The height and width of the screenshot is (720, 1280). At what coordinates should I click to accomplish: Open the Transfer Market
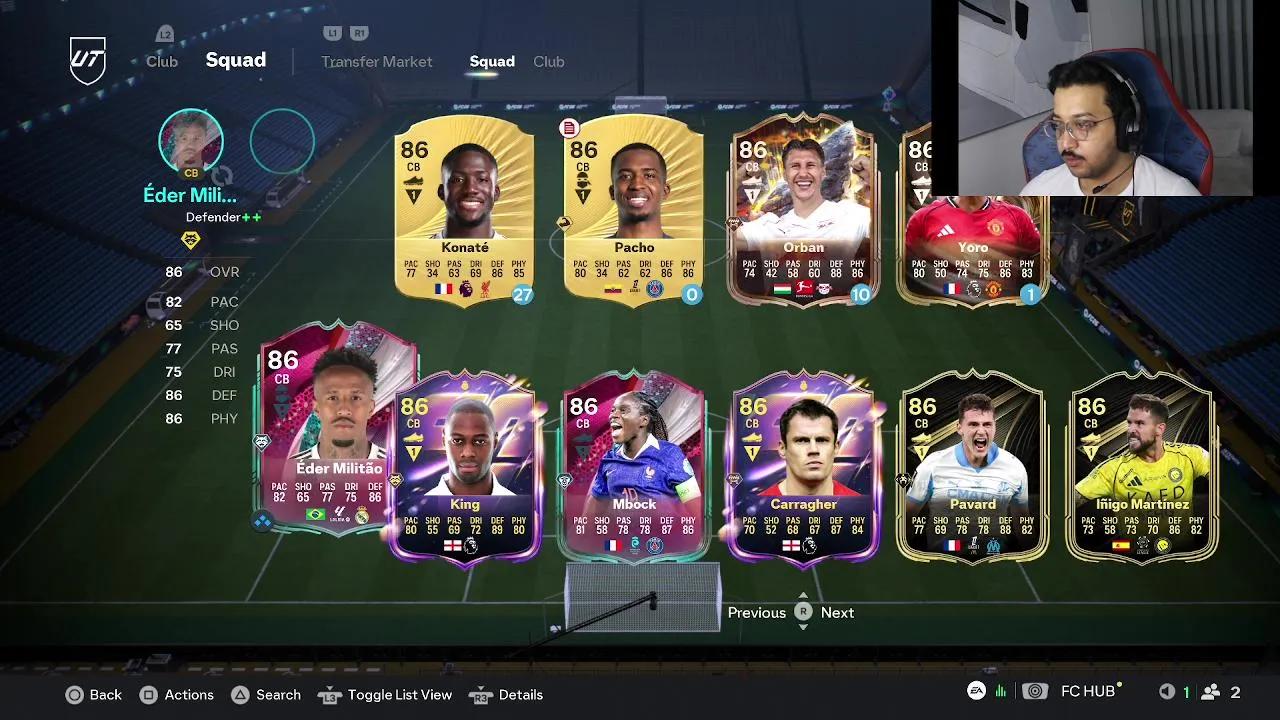point(377,61)
